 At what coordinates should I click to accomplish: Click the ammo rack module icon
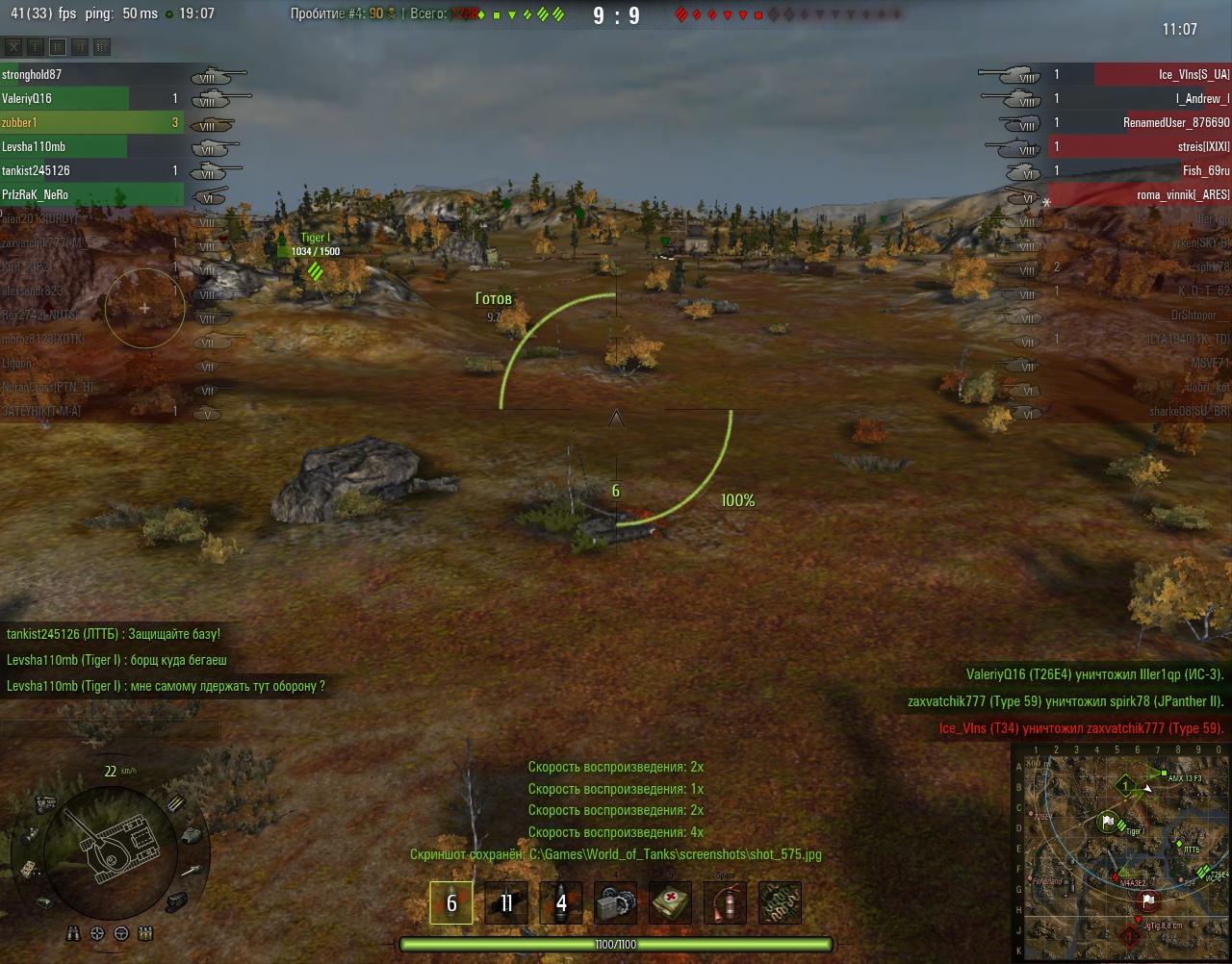[x=175, y=804]
